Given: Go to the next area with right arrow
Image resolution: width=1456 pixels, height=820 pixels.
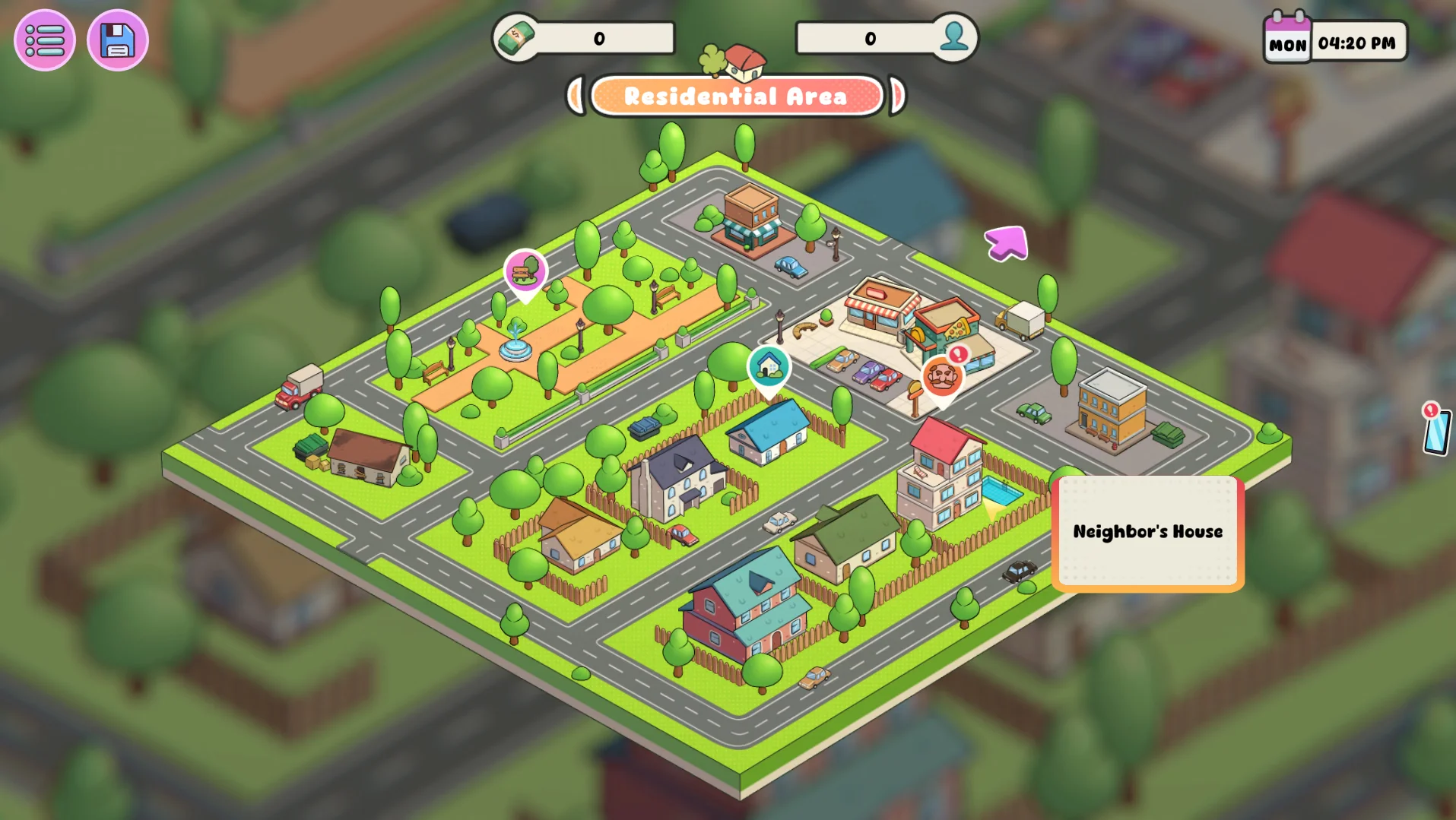Looking at the screenshot, I should pos(898,97).
